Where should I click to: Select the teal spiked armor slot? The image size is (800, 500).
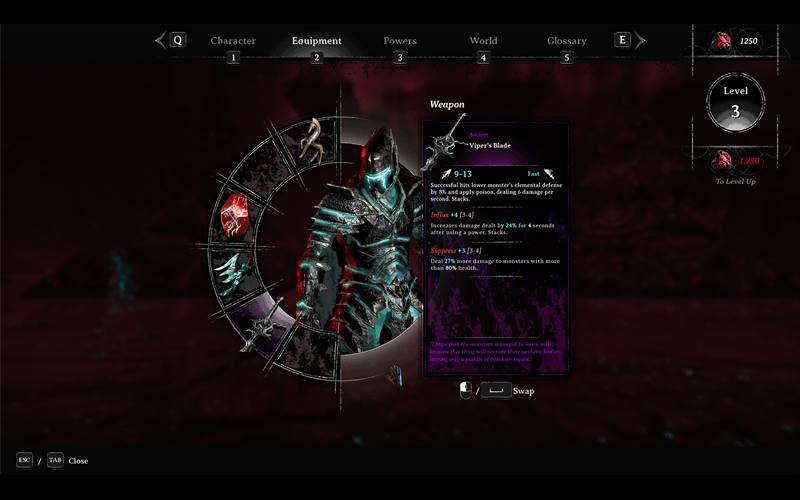236,268
